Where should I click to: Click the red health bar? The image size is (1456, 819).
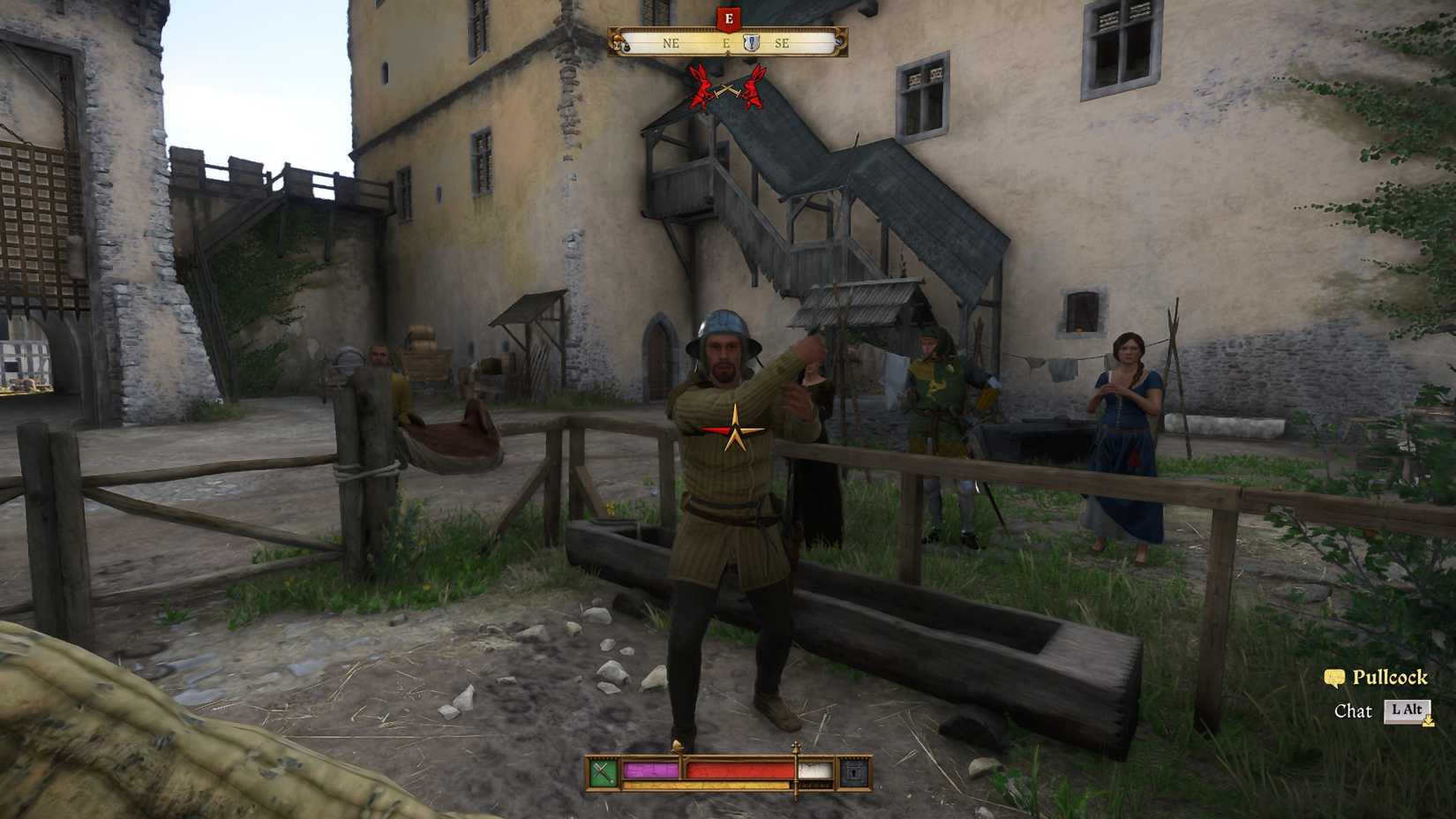[x=739, y=771]
